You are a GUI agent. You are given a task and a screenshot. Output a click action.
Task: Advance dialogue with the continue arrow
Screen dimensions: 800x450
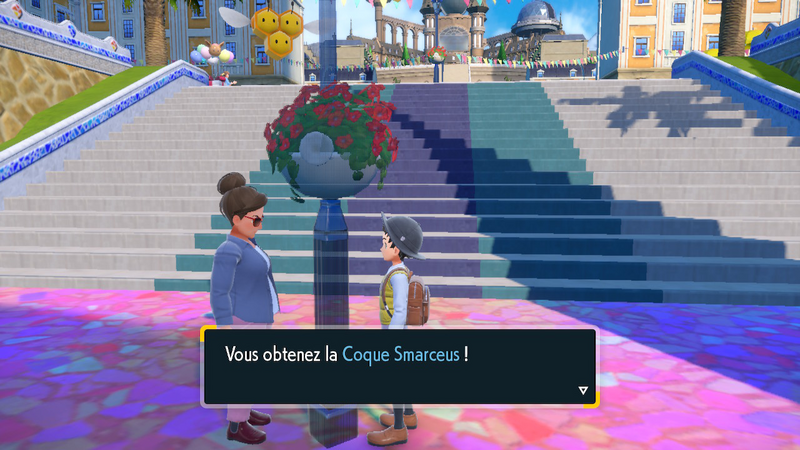pyautogui.click(x=583, y=391)
